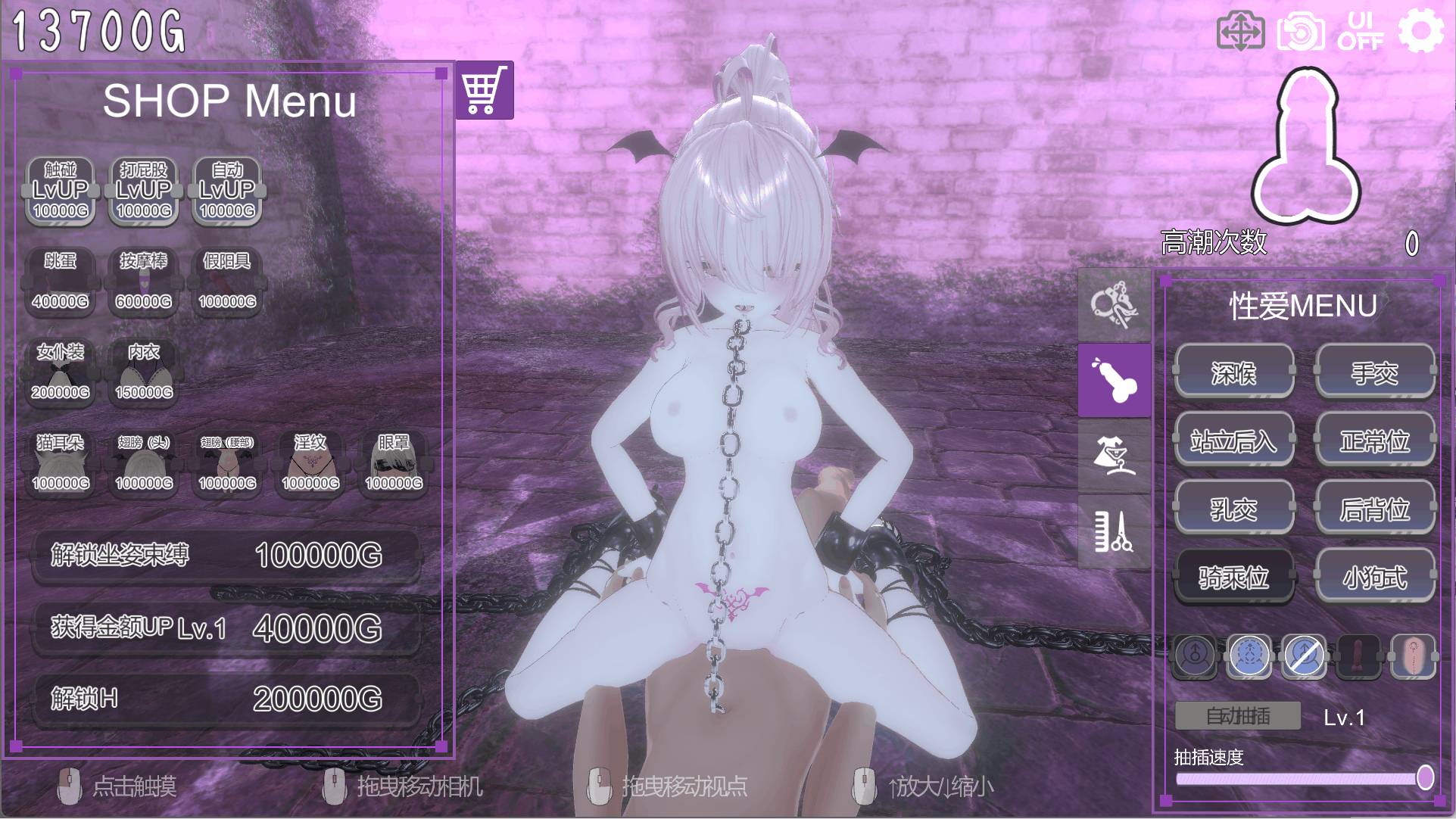This screenshot has height=819, width=1456.
Task: Switch to the handcuffs tab
Action: click(x=1114, y=304)
